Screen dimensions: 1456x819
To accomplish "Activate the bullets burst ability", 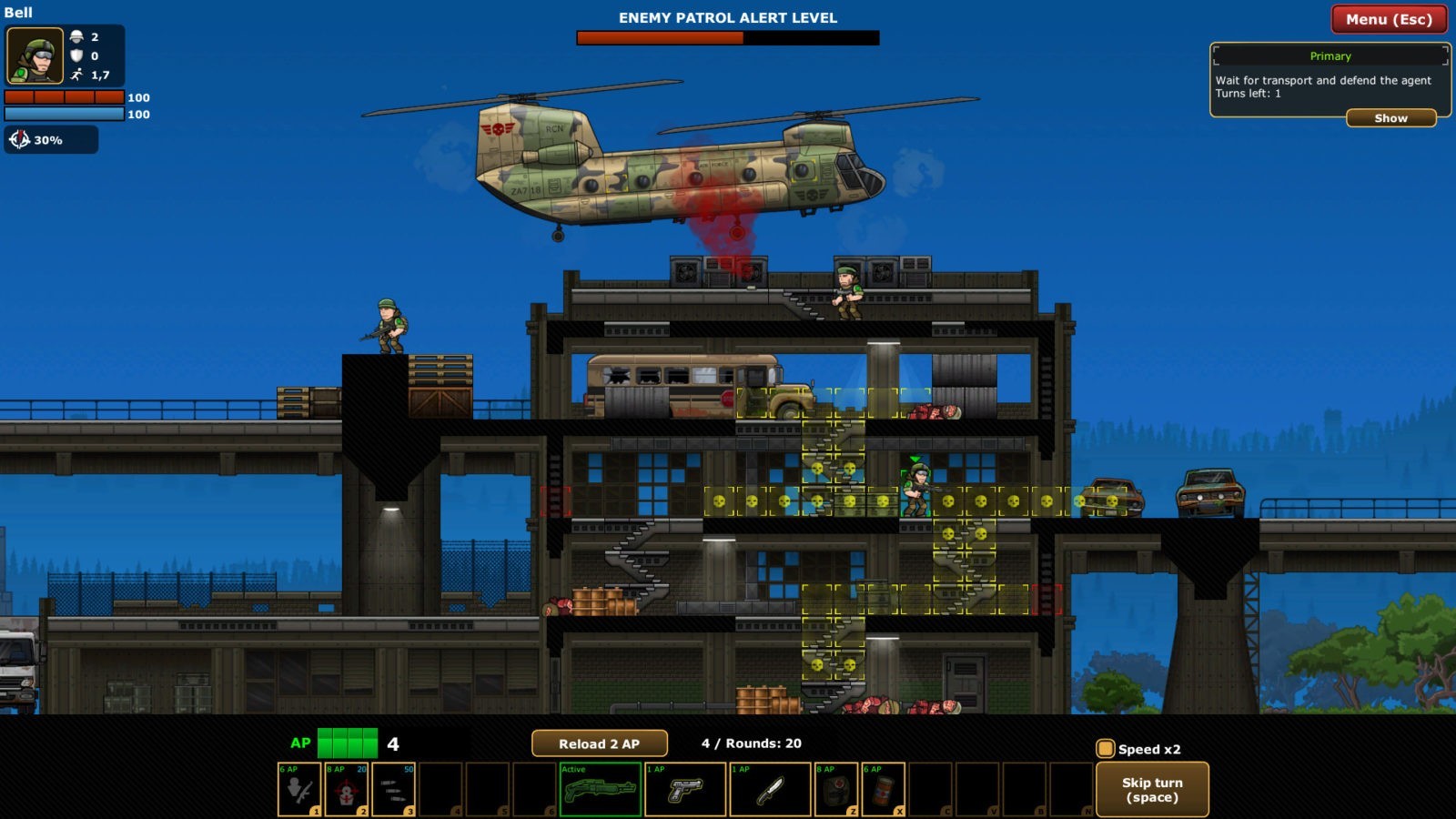I will [394, 790].
